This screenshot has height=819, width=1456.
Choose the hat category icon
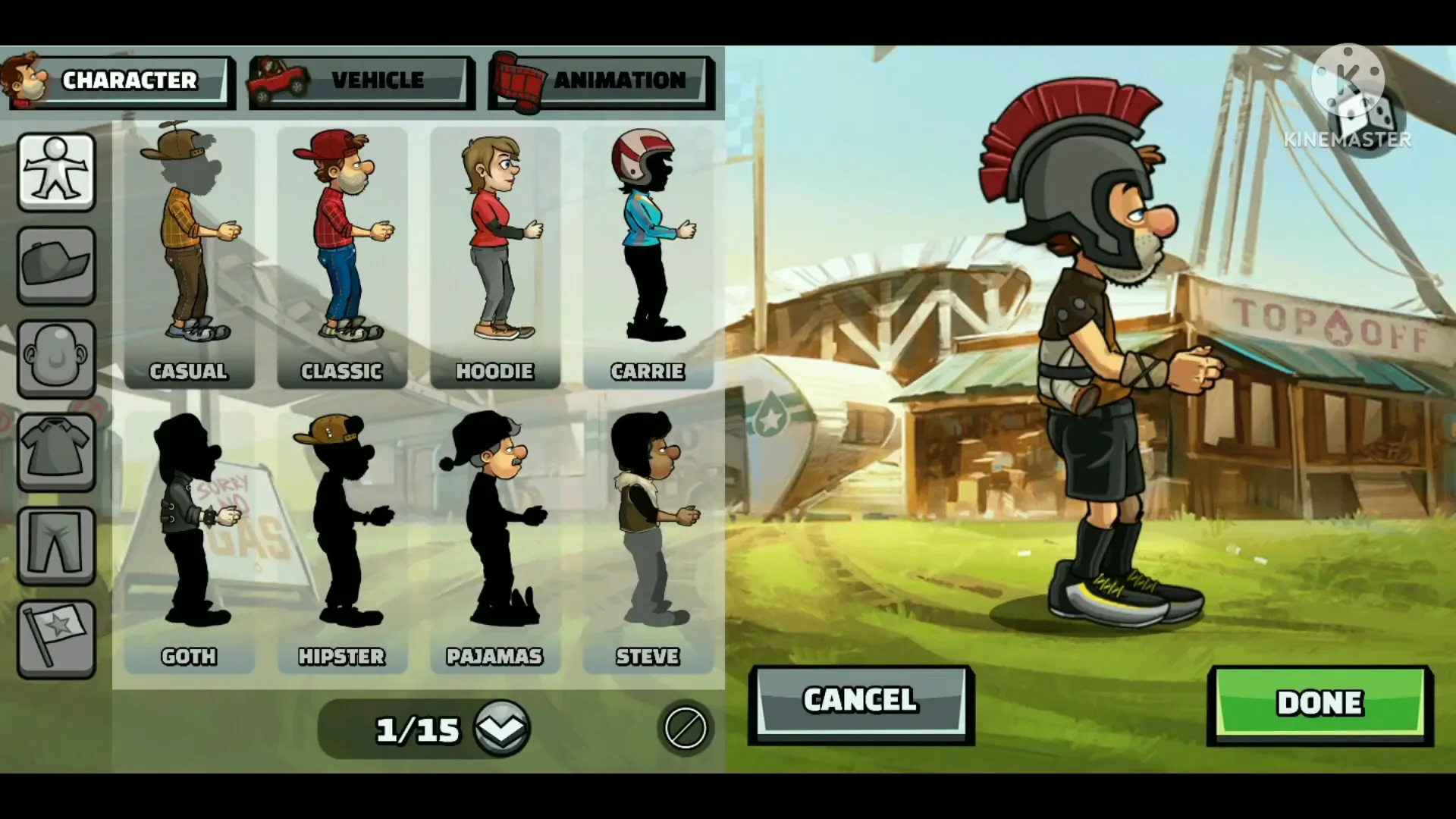pos(56,265)
